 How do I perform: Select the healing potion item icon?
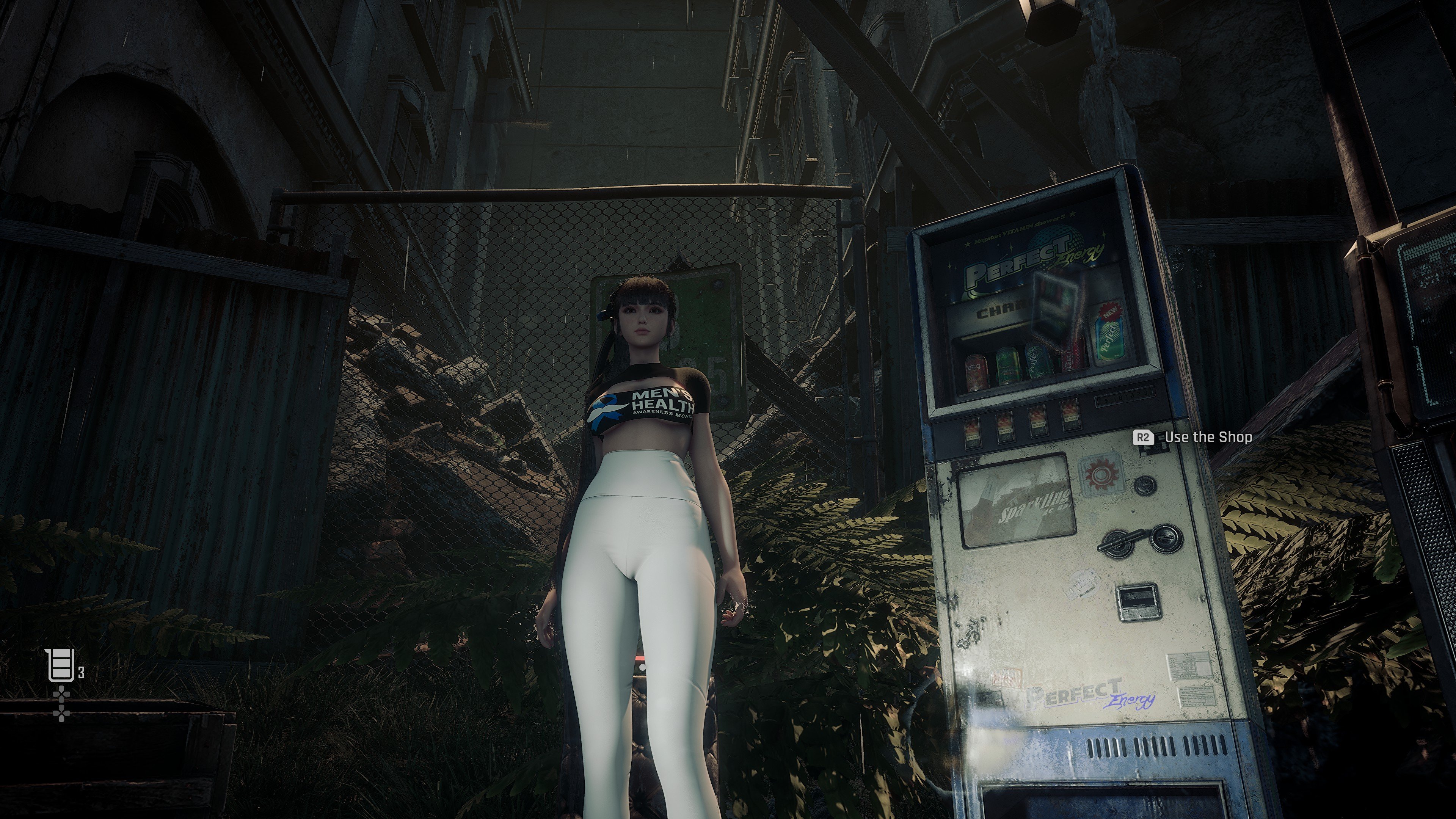(61, 665)
